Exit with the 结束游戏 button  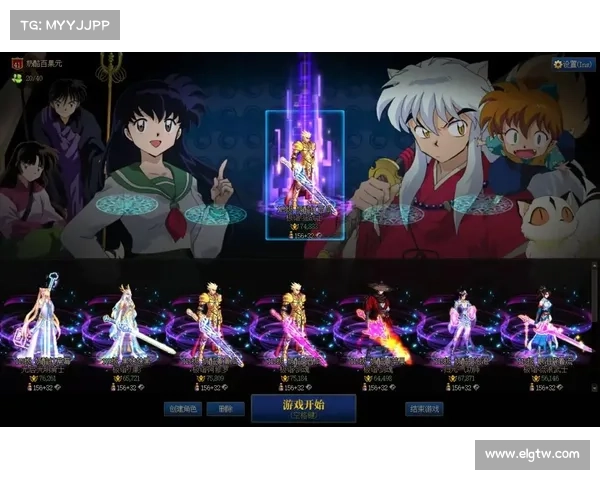424,408
